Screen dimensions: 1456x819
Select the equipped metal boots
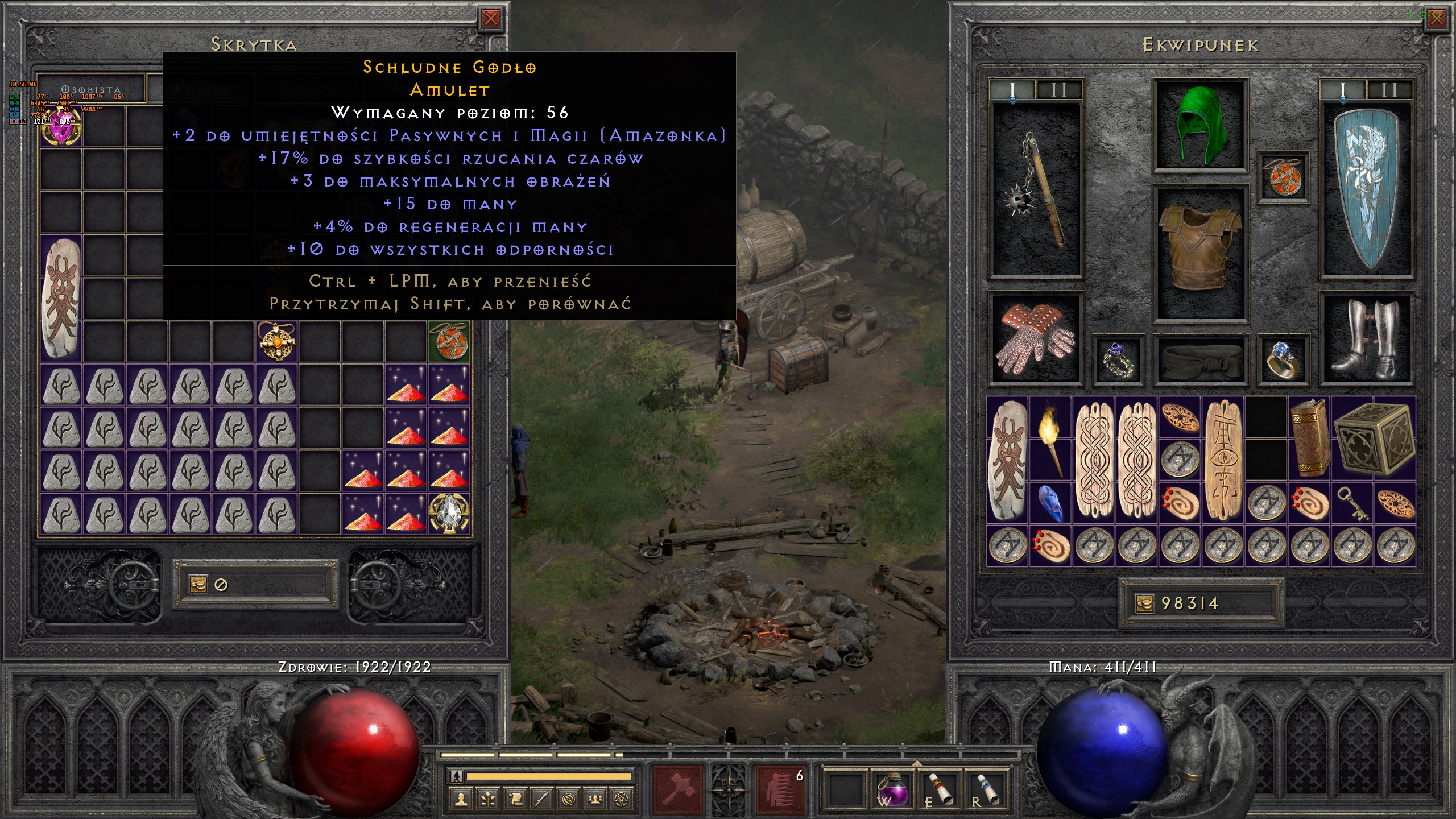(x=1366, y=340)
